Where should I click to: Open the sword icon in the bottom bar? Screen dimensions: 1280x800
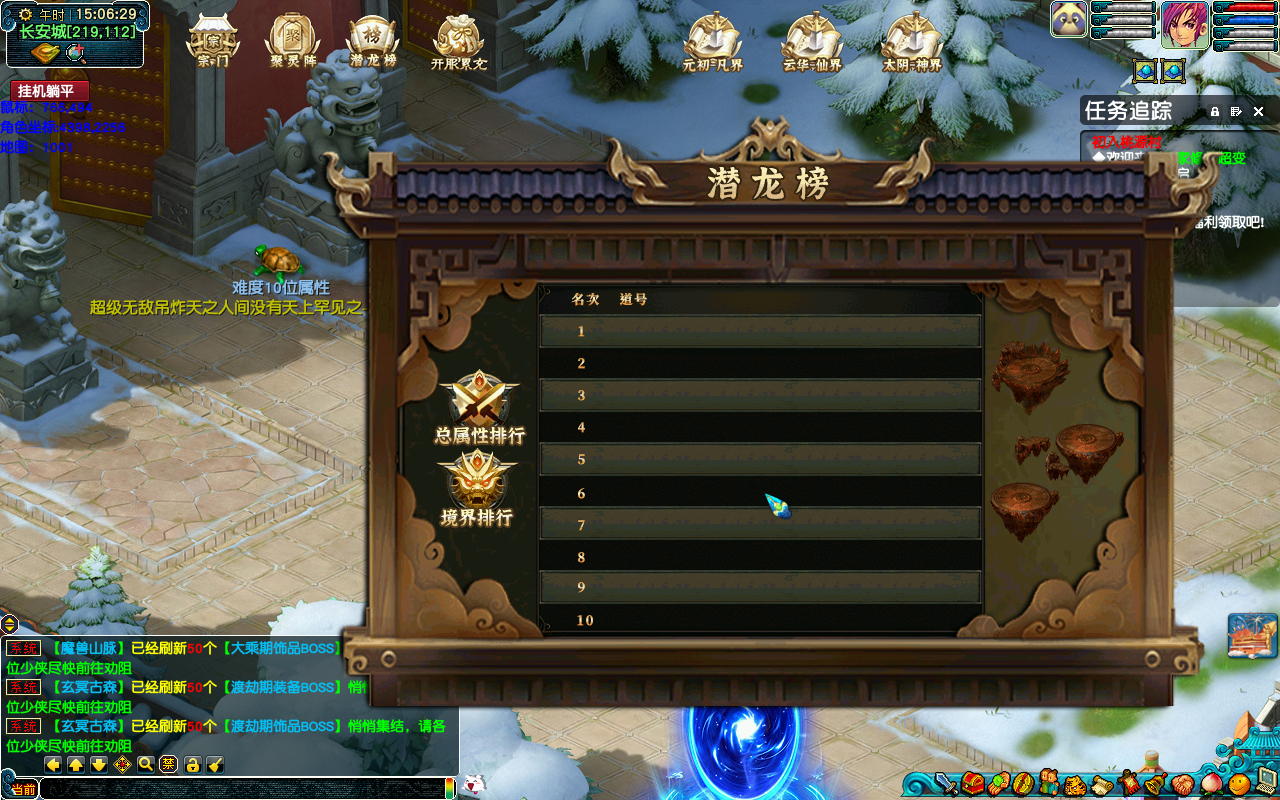(x=946, y=783)
